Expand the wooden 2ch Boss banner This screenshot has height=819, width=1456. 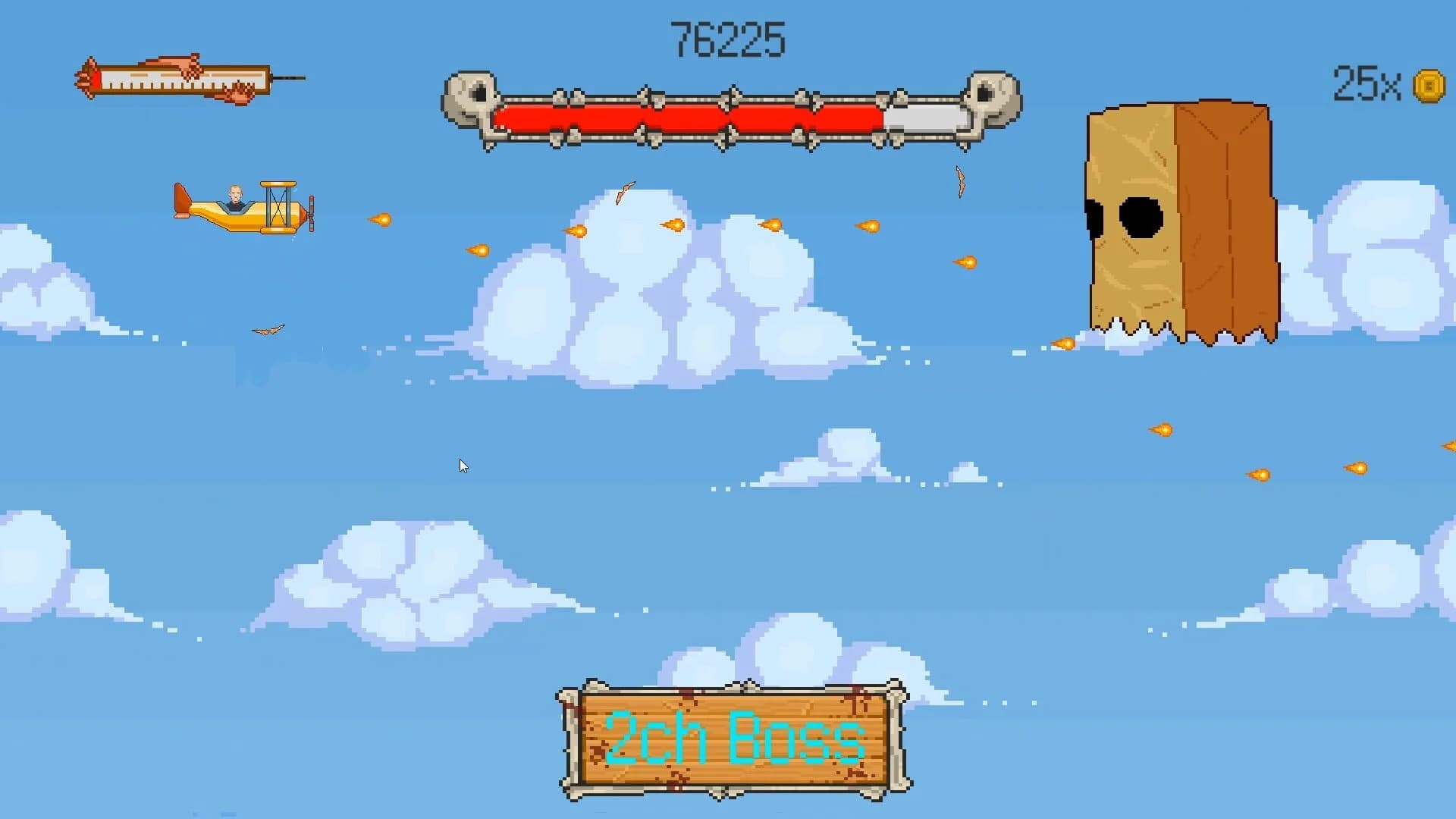tap(734, 739)
